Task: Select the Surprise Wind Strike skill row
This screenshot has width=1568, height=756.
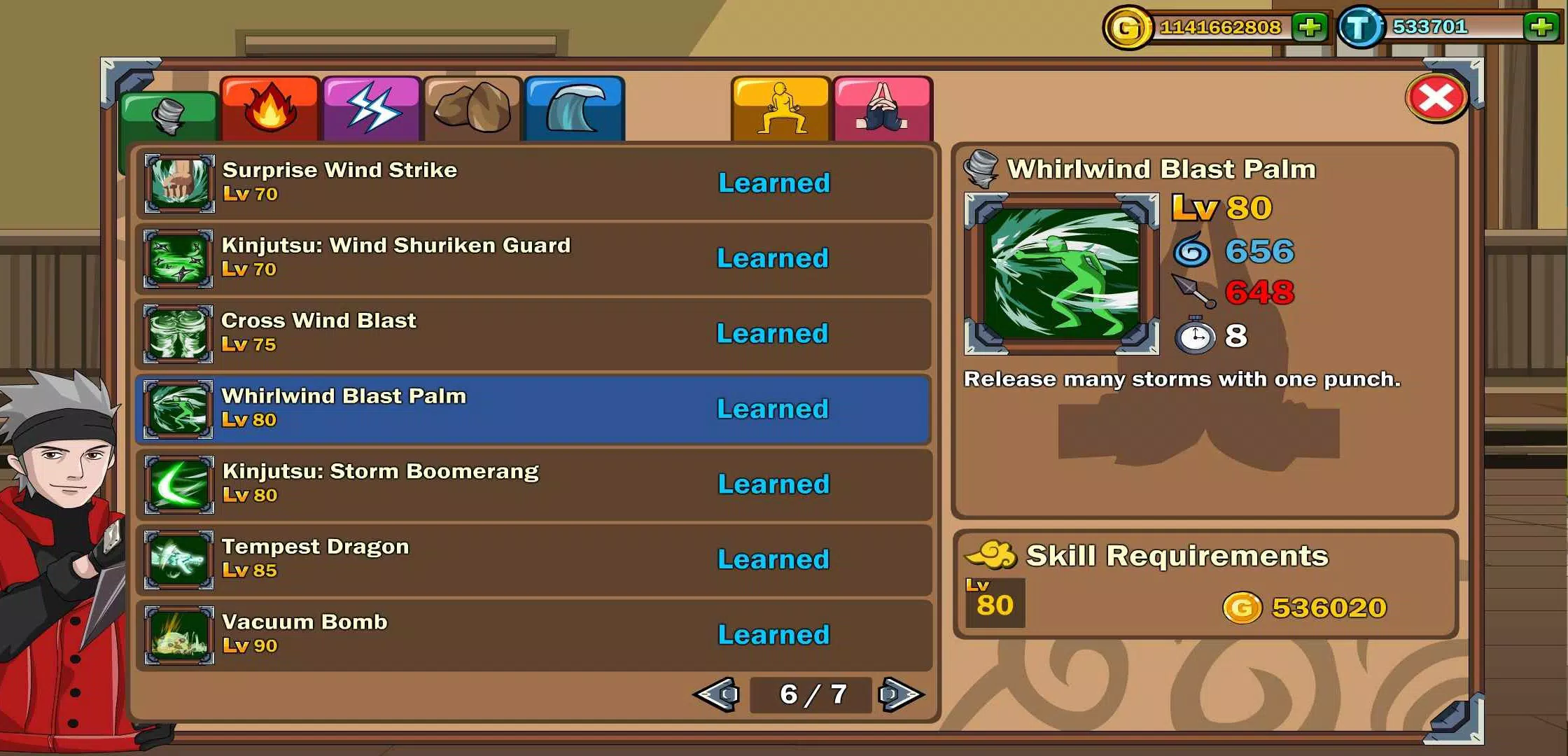Action: [x=533, y=183]
